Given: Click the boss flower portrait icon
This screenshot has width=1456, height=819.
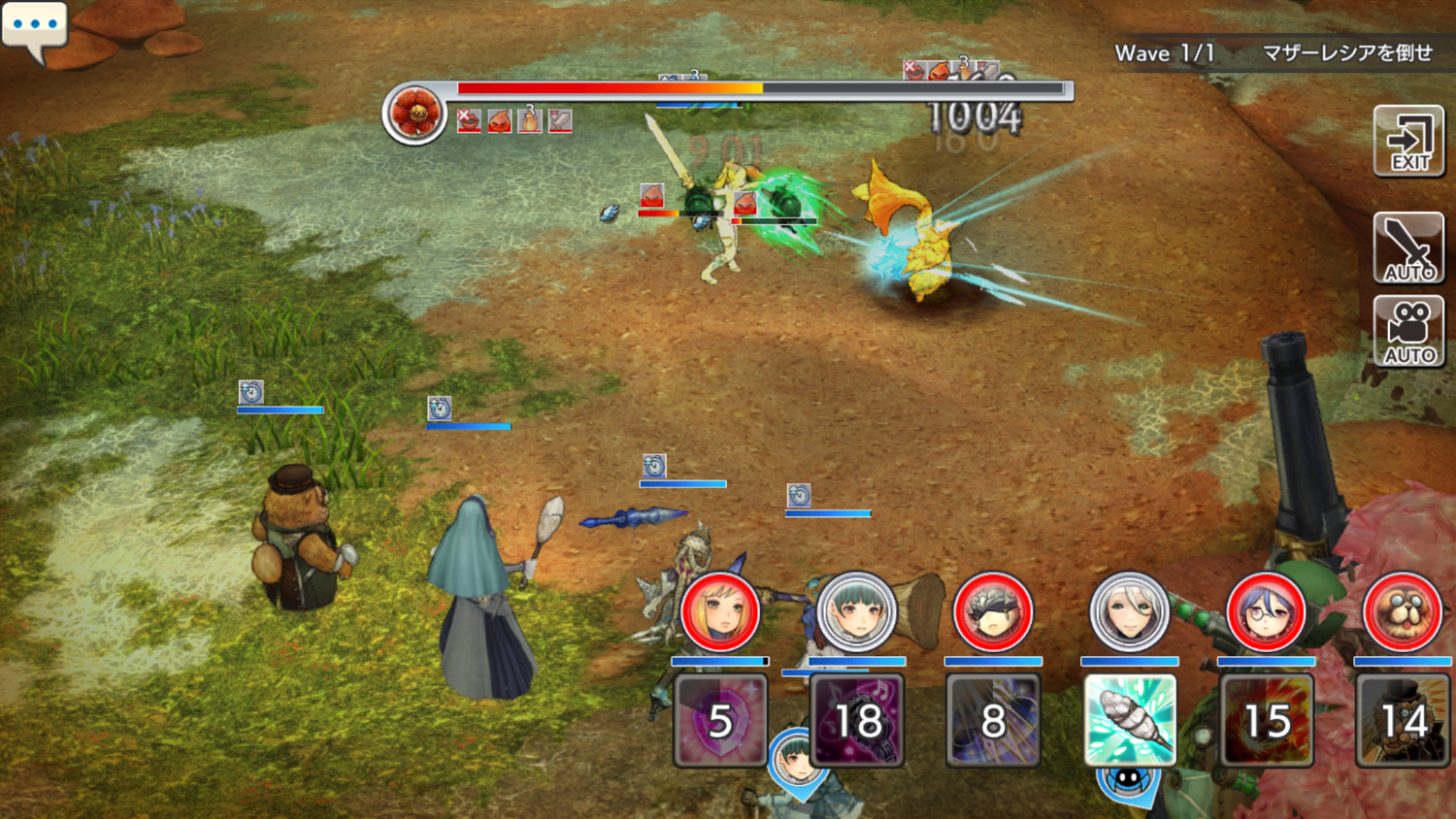Looking at the screenshot, I should click(x=414, y=114).
